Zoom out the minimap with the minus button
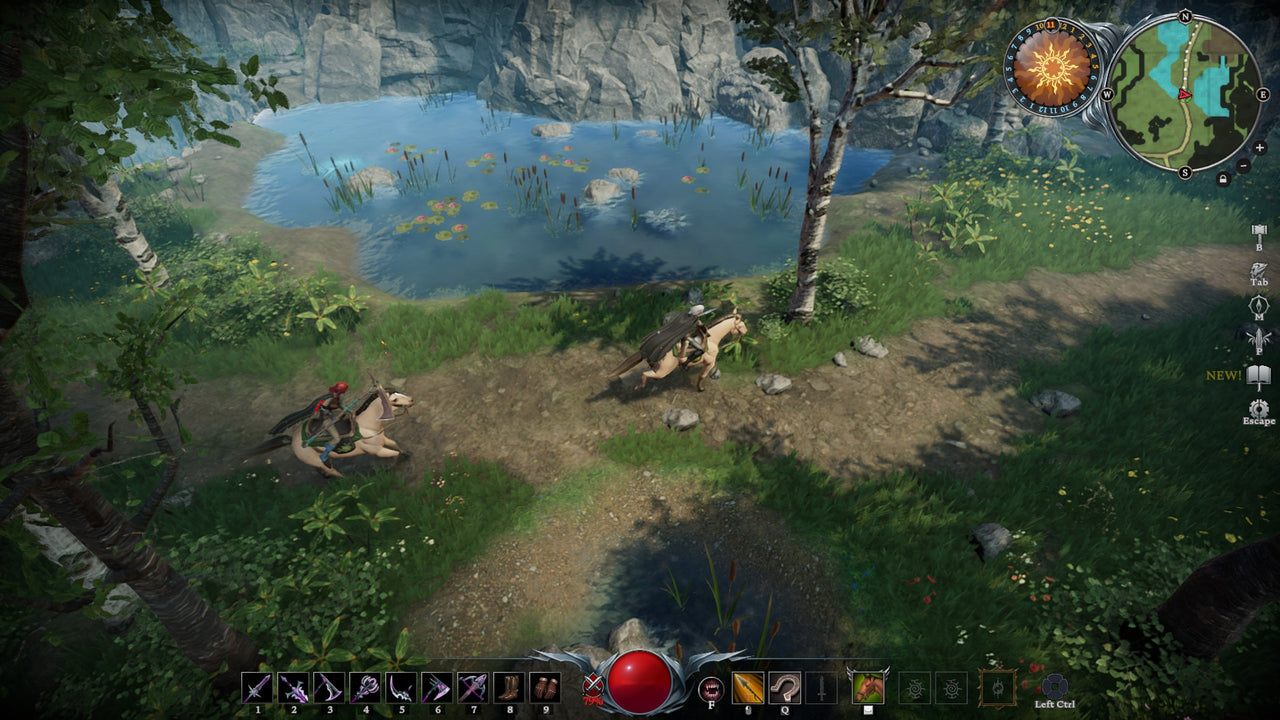This screenshot has height=720, width=1280. click(1244, 166)
